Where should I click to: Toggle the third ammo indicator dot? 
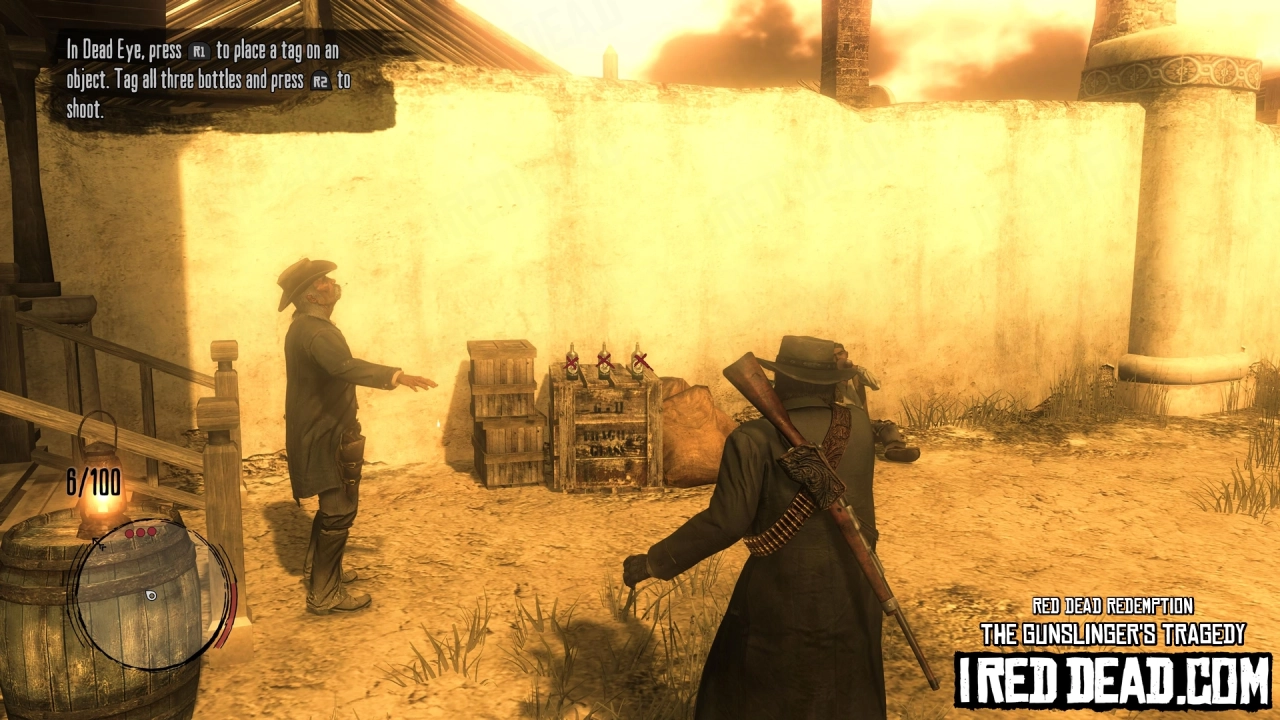[150, 533]
